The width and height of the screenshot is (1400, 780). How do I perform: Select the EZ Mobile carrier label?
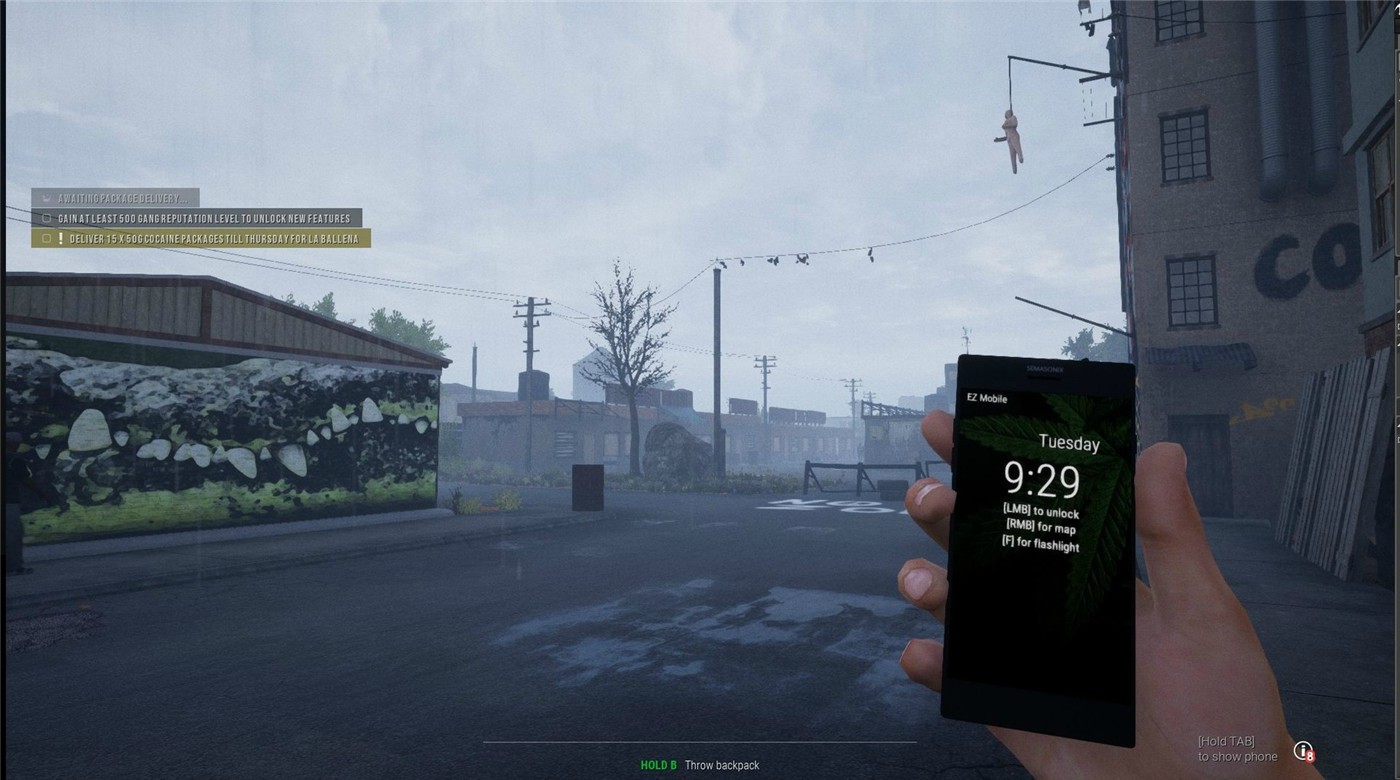(986, 399)
